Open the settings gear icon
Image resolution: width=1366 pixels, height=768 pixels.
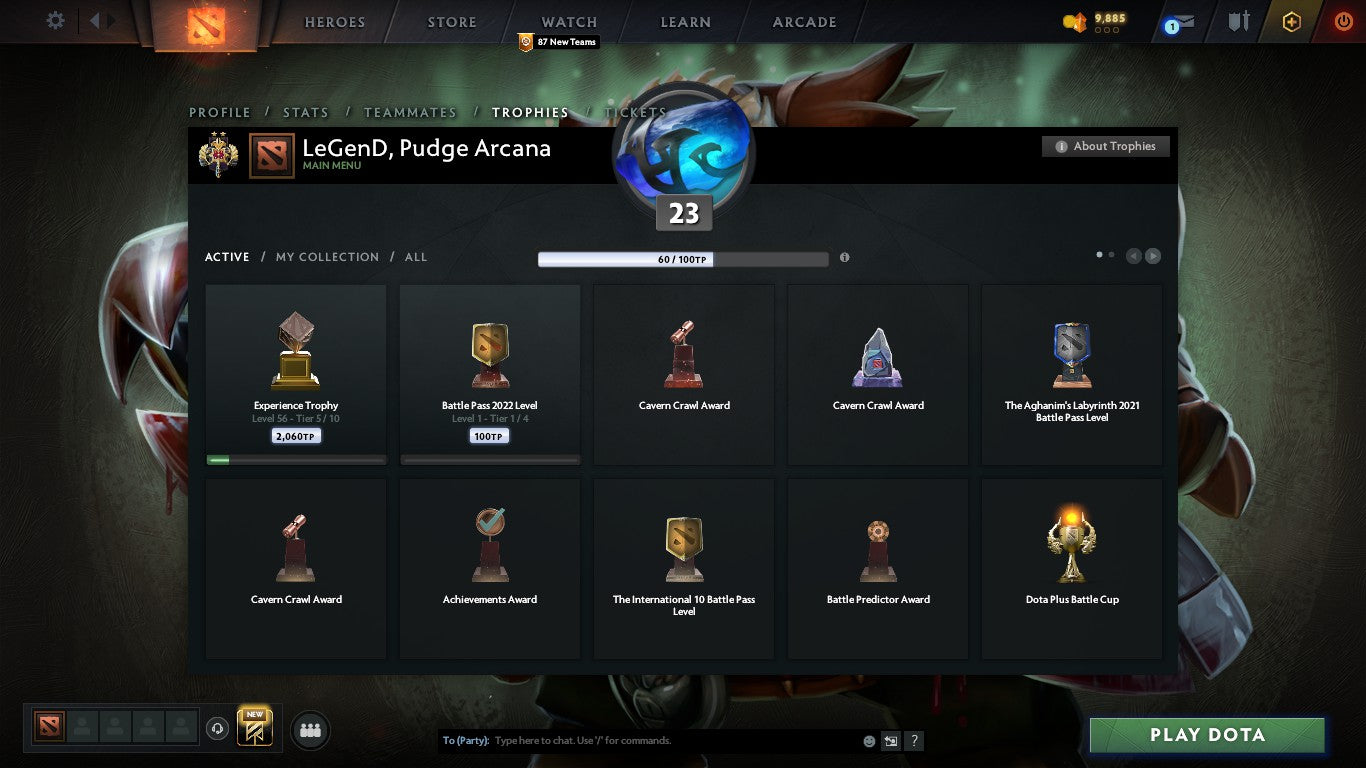click(x=57, y=20)
